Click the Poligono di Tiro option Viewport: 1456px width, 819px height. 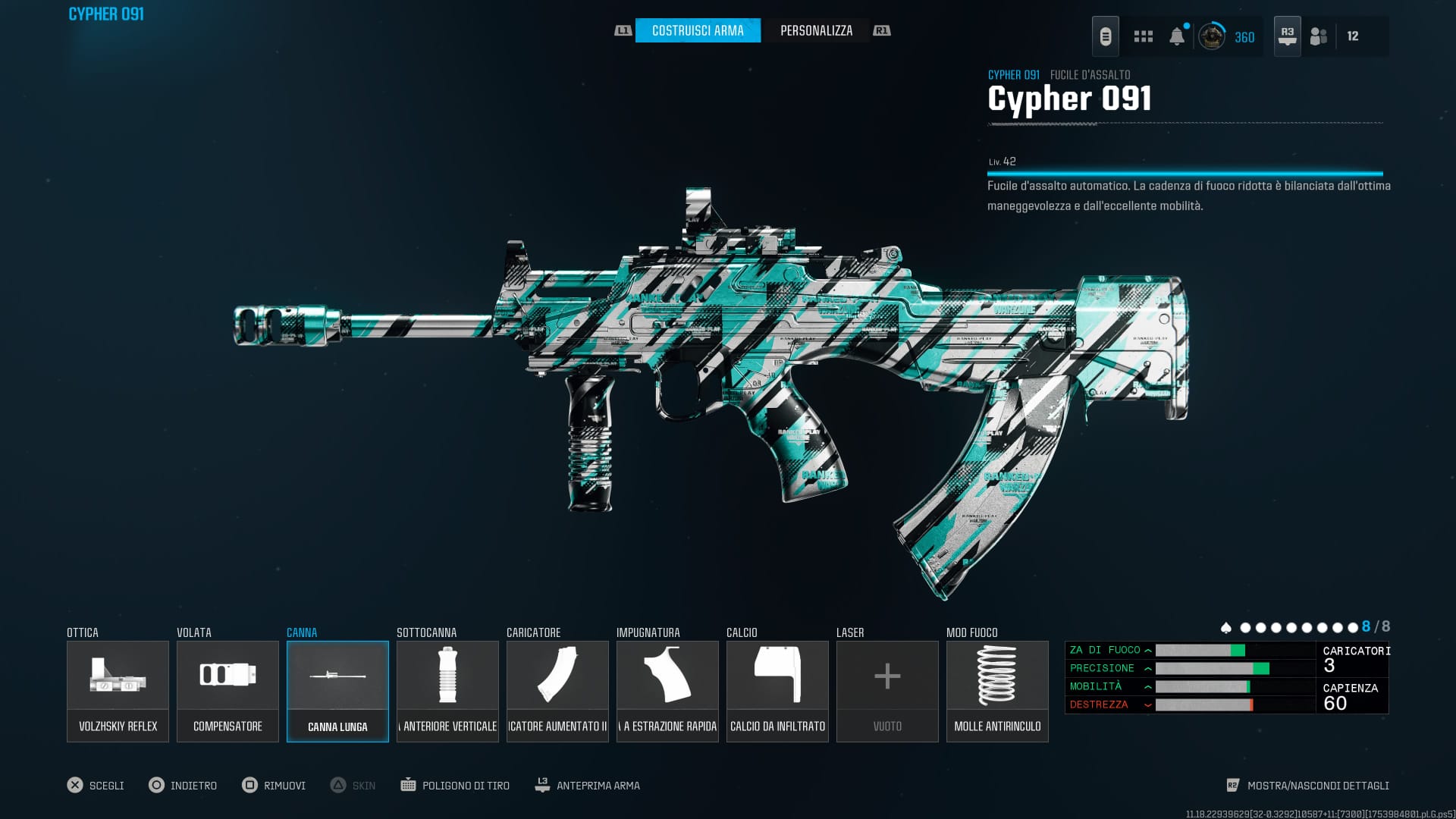(465, 786)
